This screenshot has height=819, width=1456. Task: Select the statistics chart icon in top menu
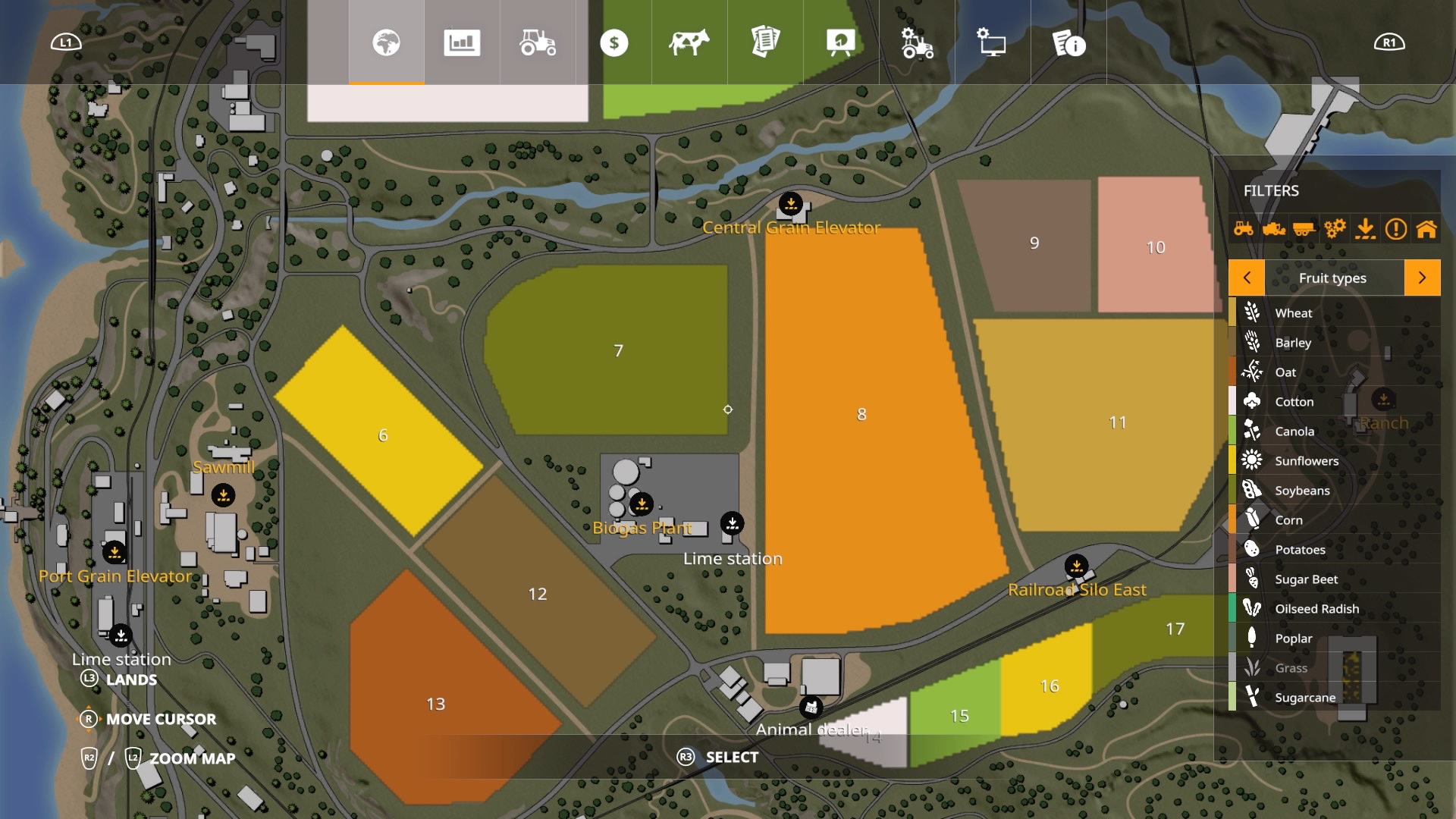click(462, 43)
